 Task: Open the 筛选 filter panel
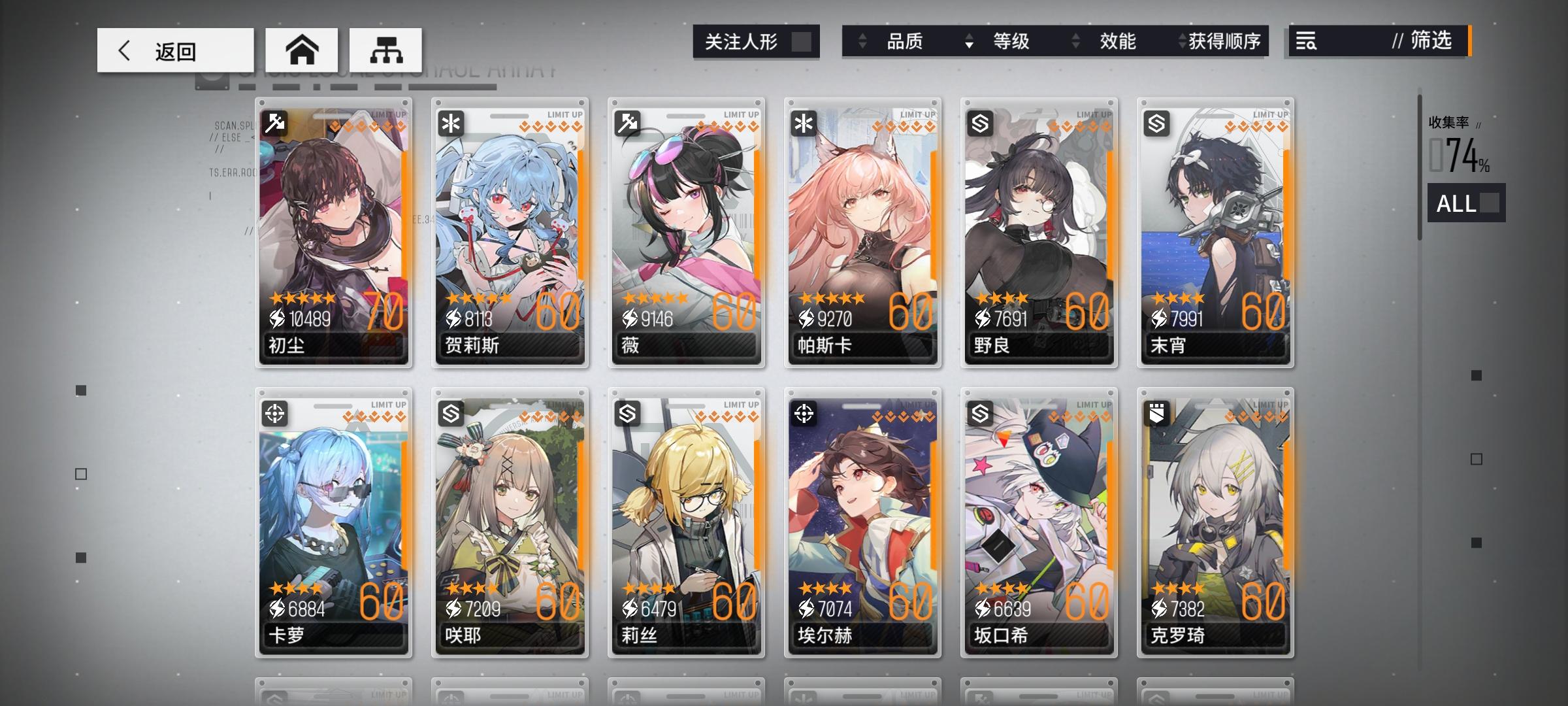(x=1428, y=42)
